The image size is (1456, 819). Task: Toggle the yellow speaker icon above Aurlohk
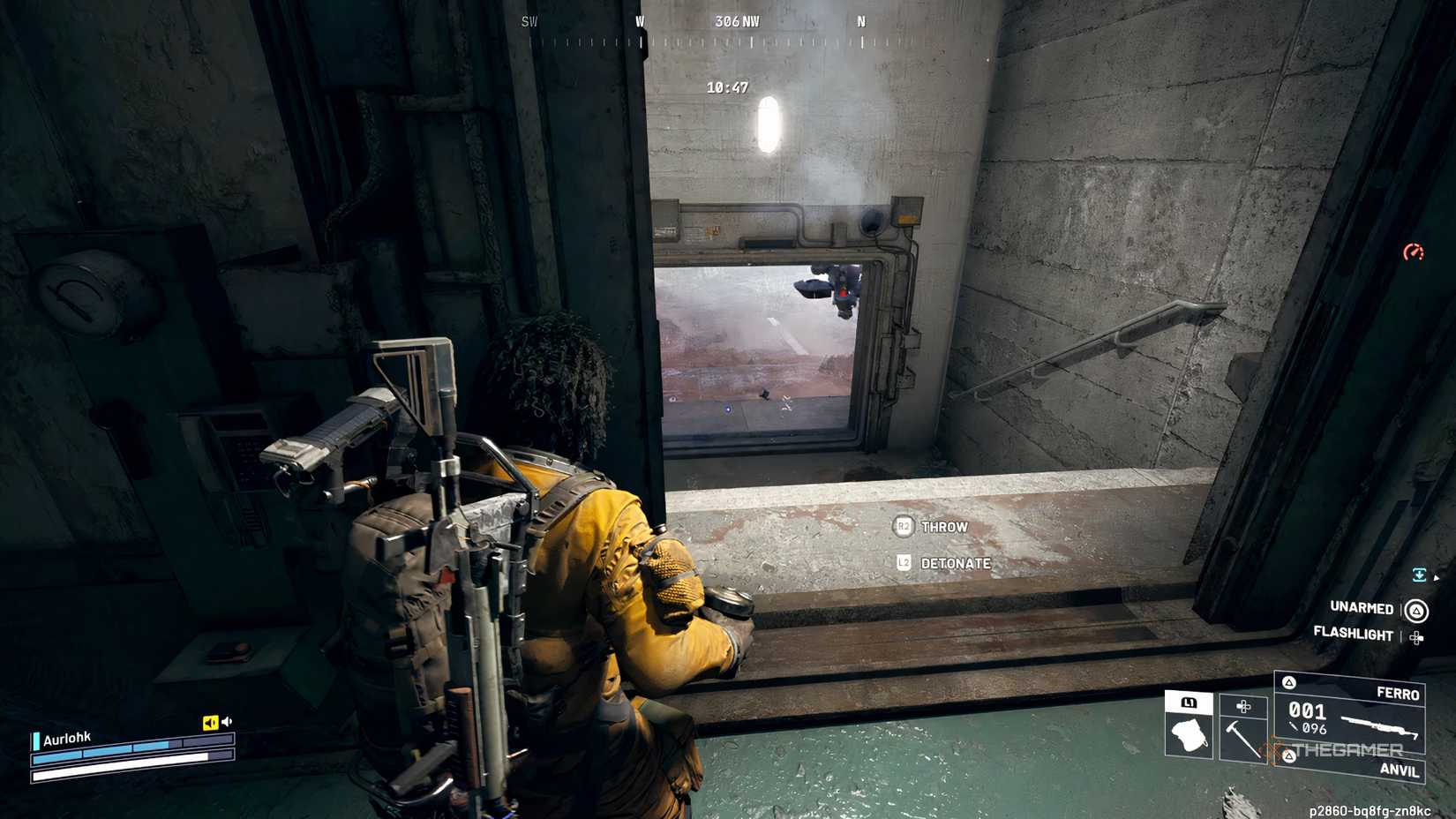pos(209,721)
